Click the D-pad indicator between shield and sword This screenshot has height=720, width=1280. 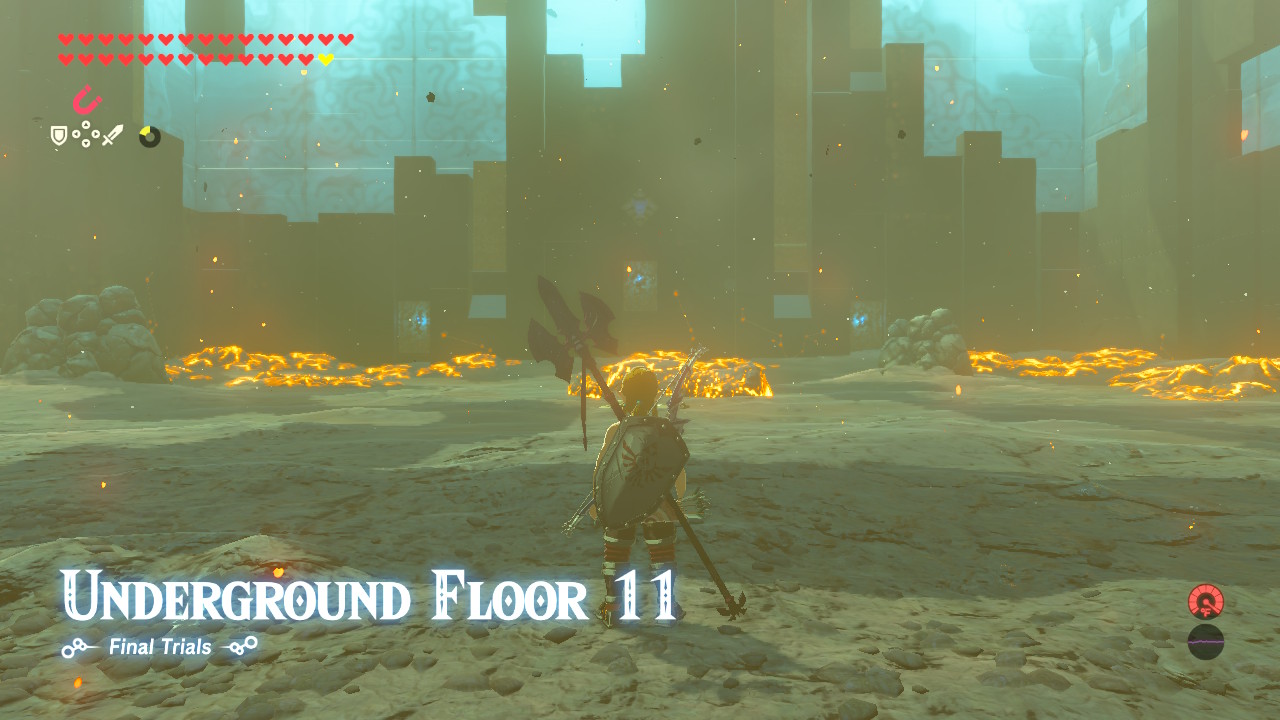(86, 135)
